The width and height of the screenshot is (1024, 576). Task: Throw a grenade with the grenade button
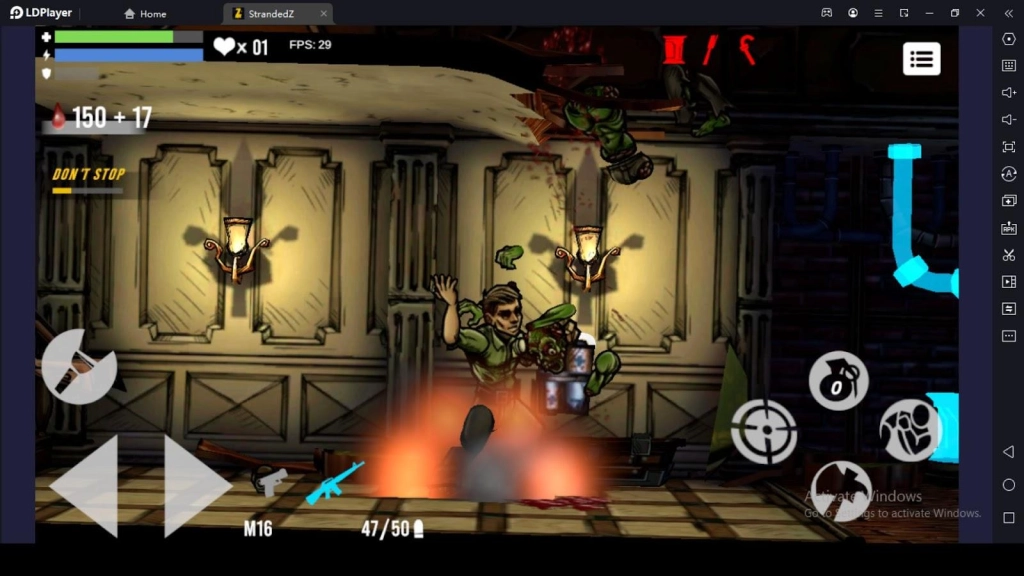tap(838, 381)
